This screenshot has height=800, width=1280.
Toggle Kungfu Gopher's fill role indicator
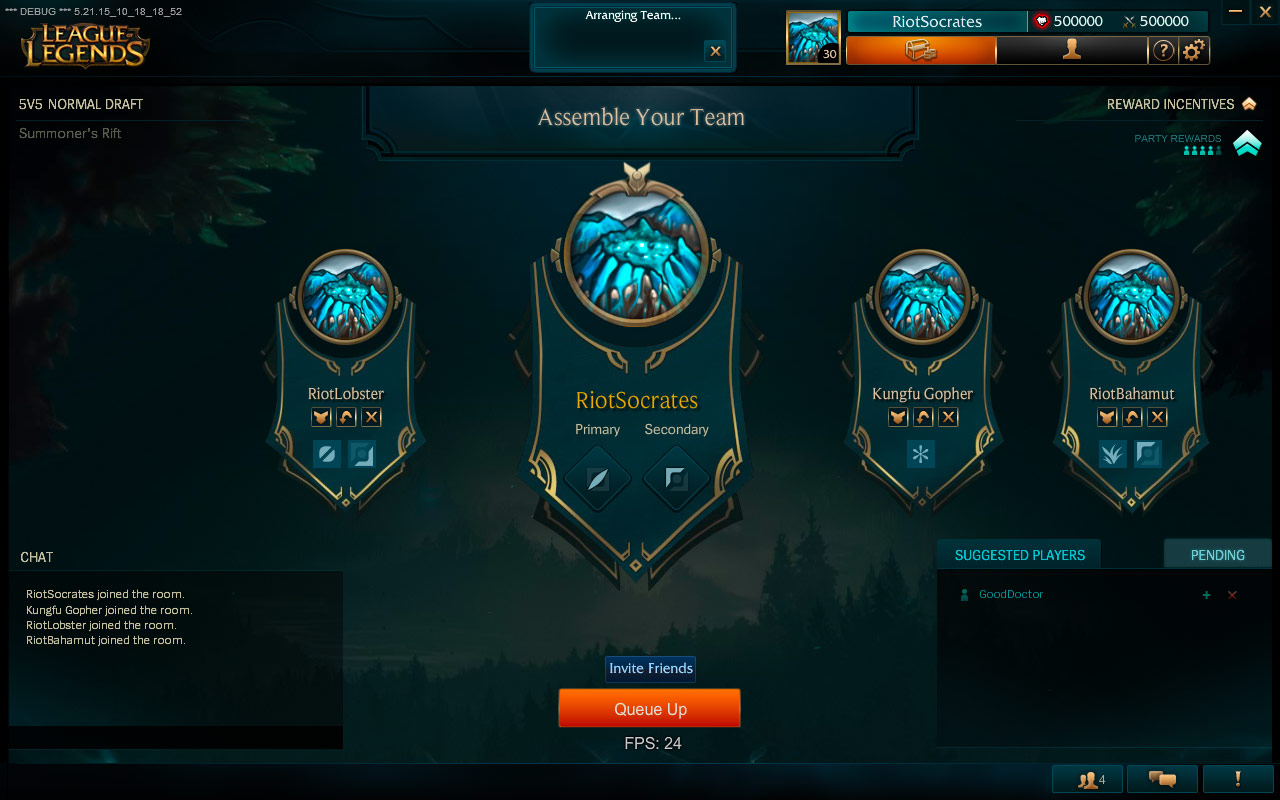tap(921, 454)
